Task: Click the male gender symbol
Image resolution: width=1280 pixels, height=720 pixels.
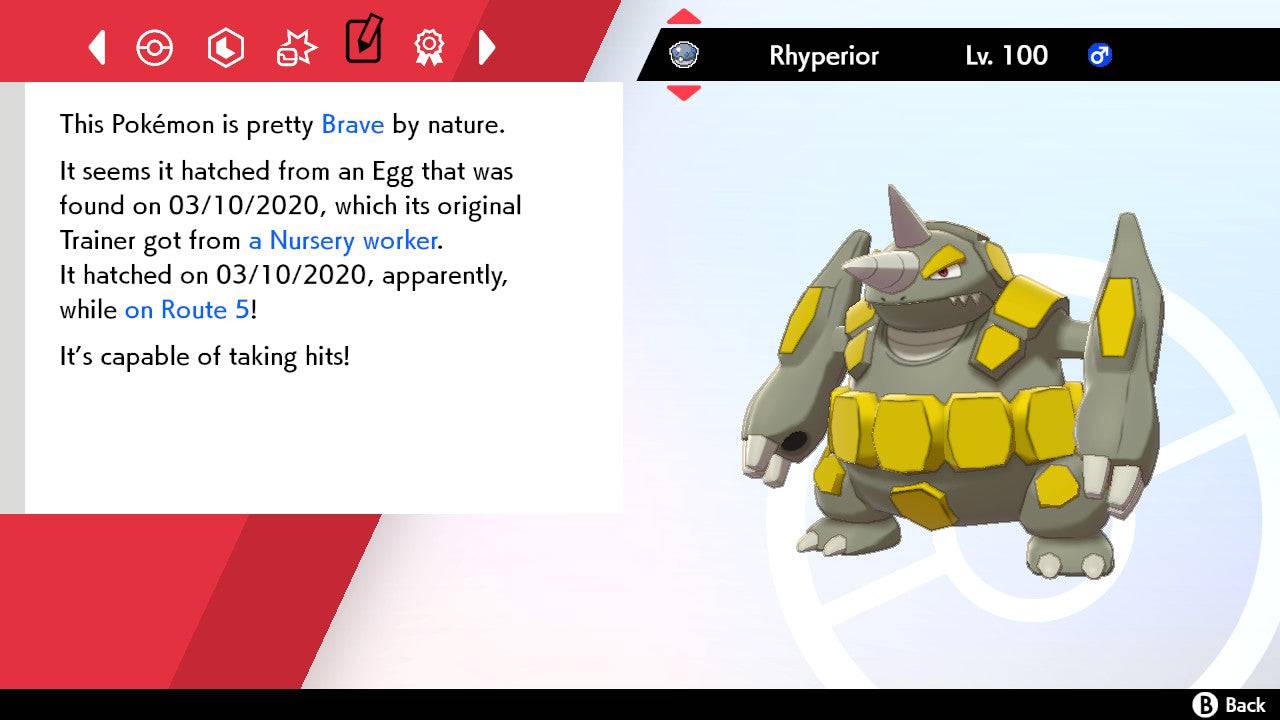Action: coord(1100,56)
